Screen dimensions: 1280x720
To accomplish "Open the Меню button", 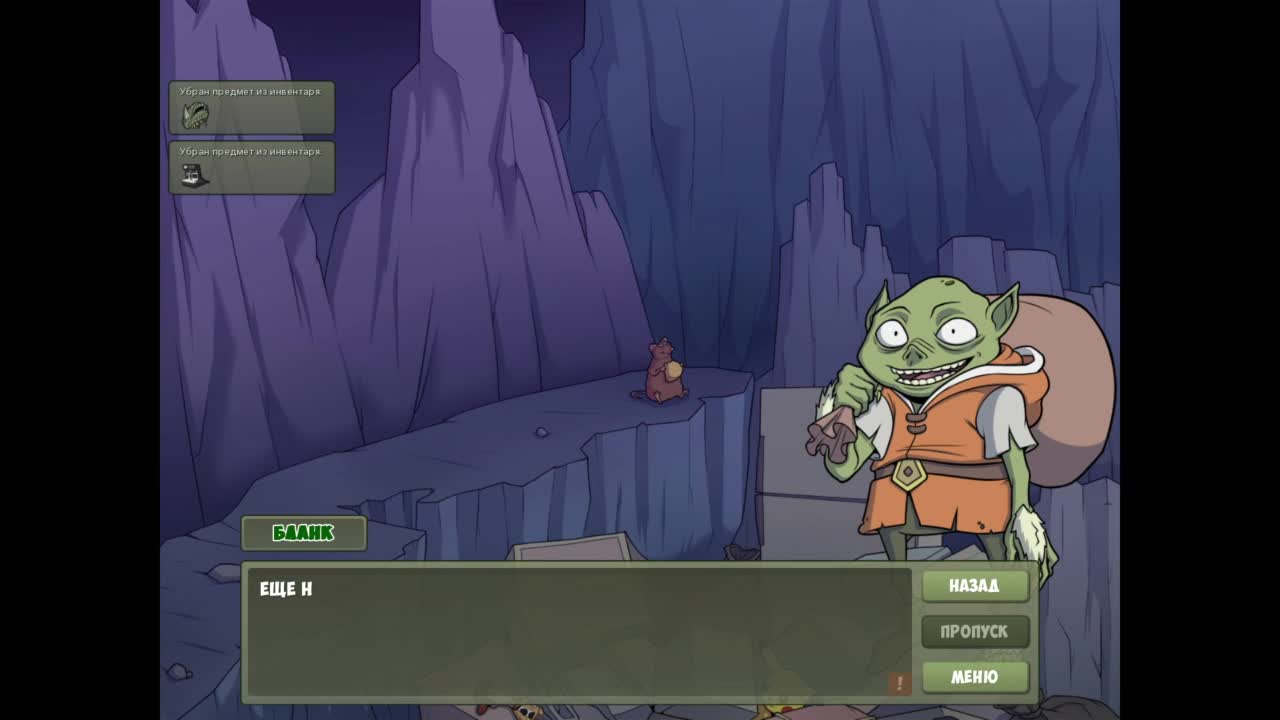I will (x=974, y=677).
